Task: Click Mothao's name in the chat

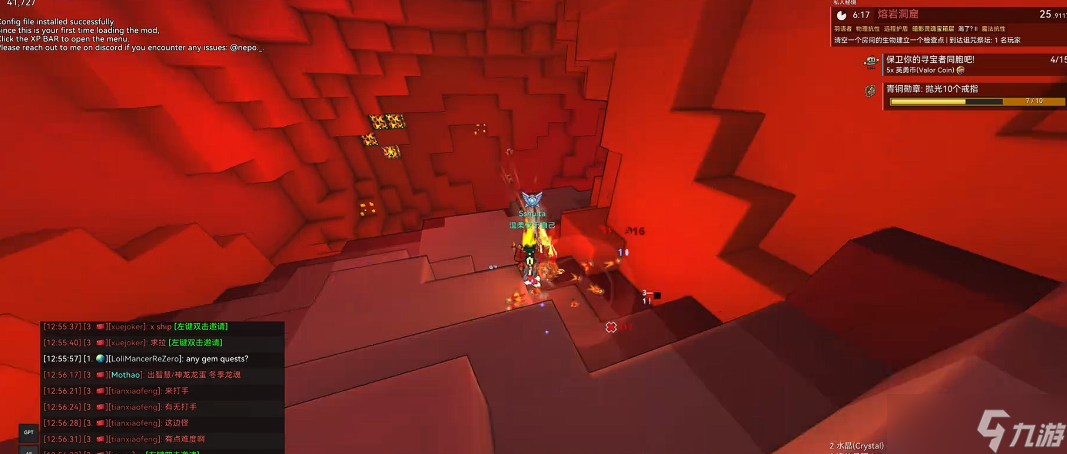Action: [x=127, y=374]
